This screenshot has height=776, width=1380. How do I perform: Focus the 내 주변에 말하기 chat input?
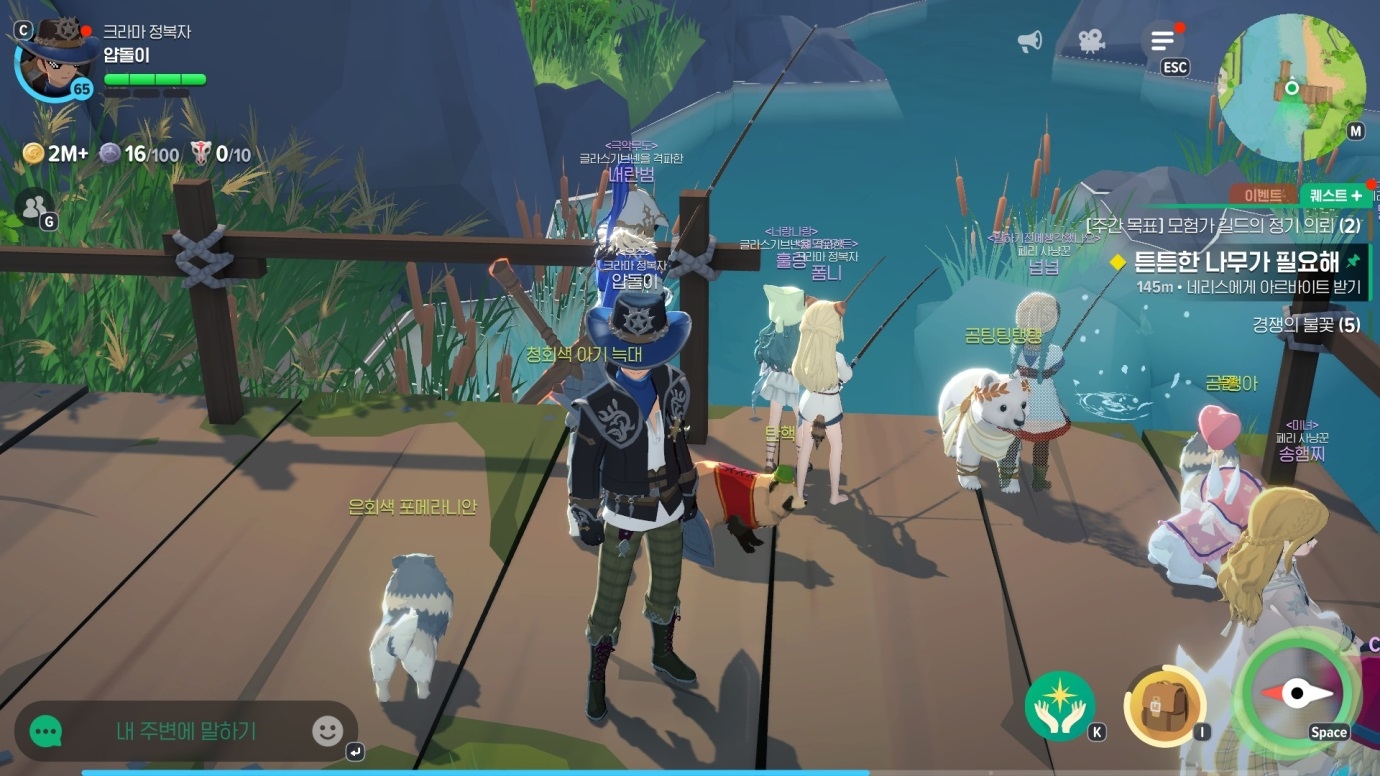186,731
